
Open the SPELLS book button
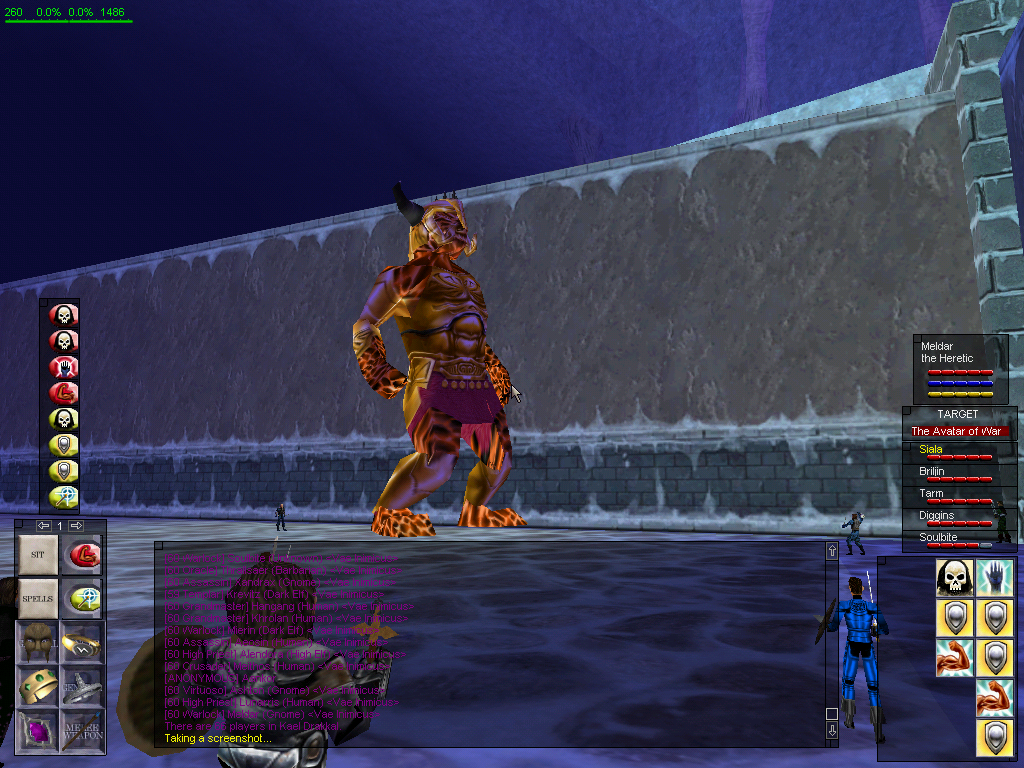(37, 598)
